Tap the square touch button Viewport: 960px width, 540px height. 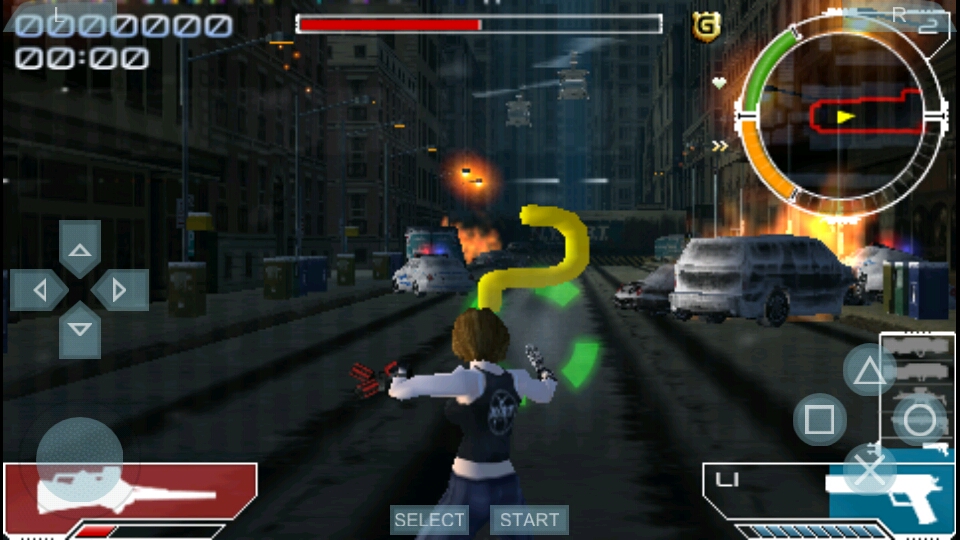tap(819, 419)
